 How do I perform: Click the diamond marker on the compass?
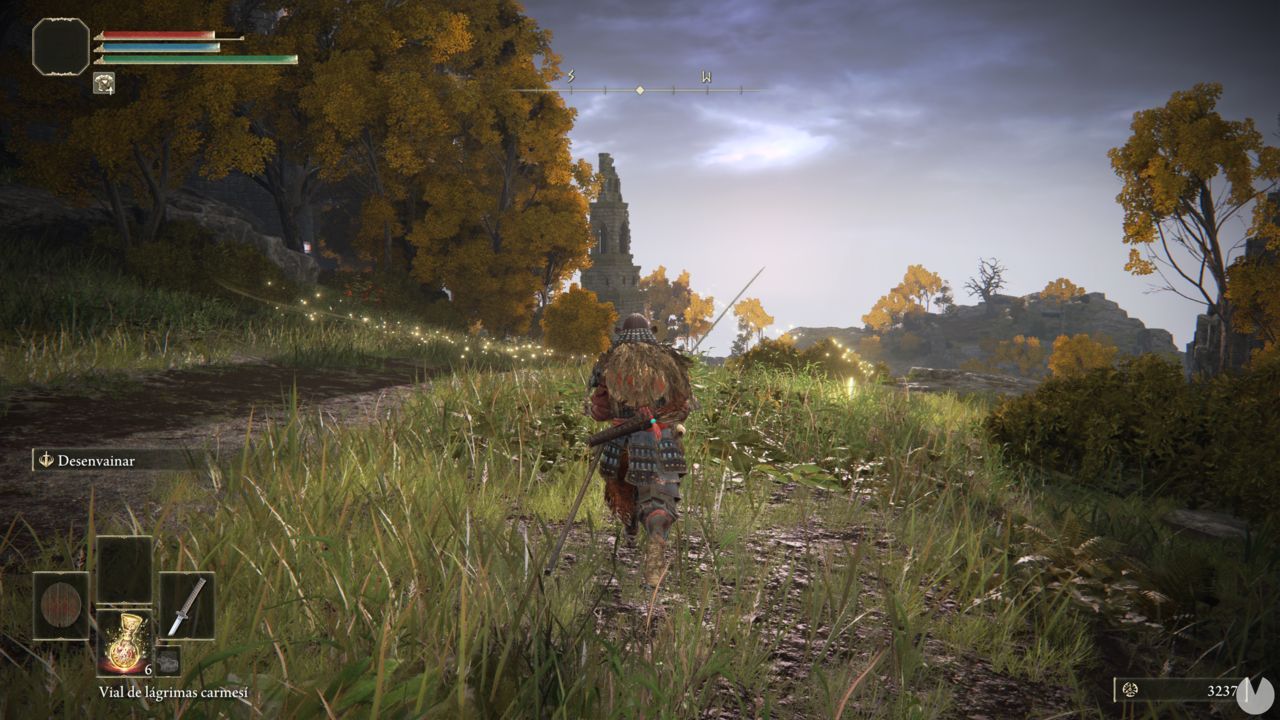coord(640,88)
